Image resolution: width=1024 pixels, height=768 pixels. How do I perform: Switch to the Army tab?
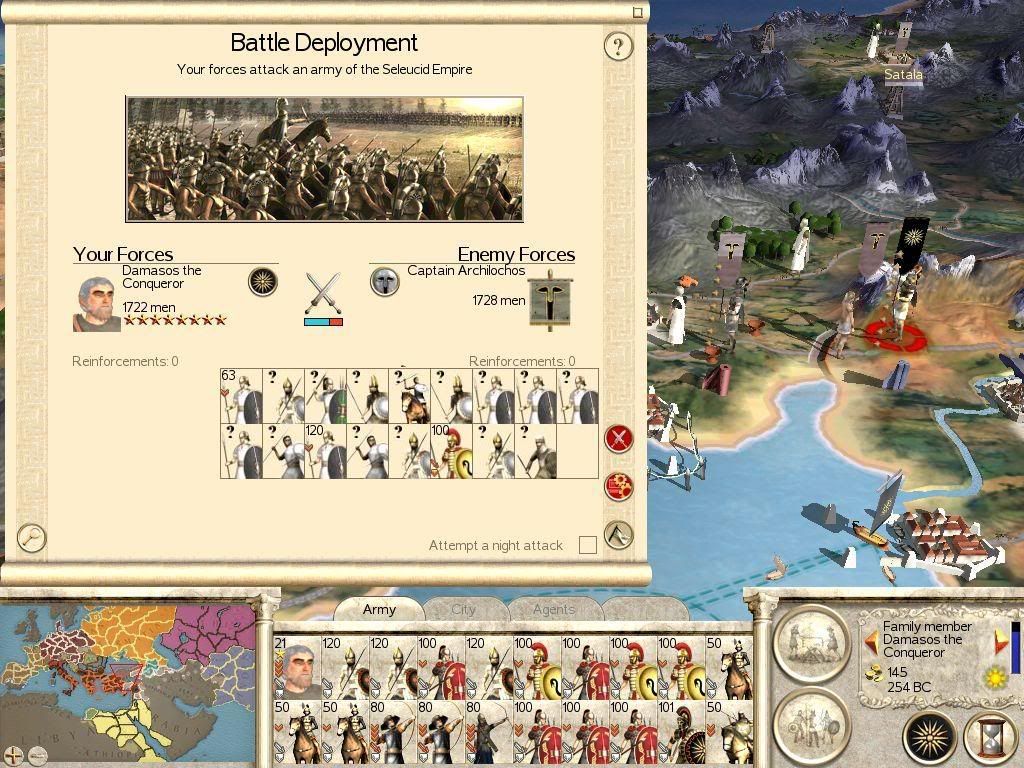[x=379, y=609]
